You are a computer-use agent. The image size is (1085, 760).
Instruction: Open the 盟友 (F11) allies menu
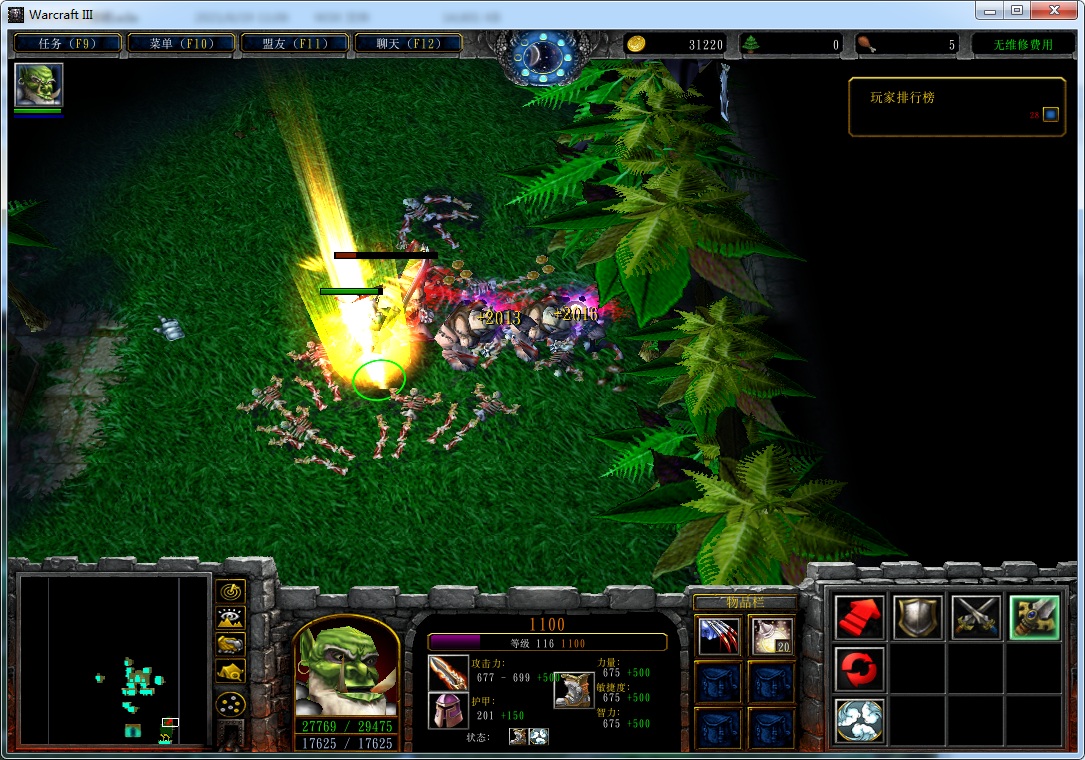(295, 43)
